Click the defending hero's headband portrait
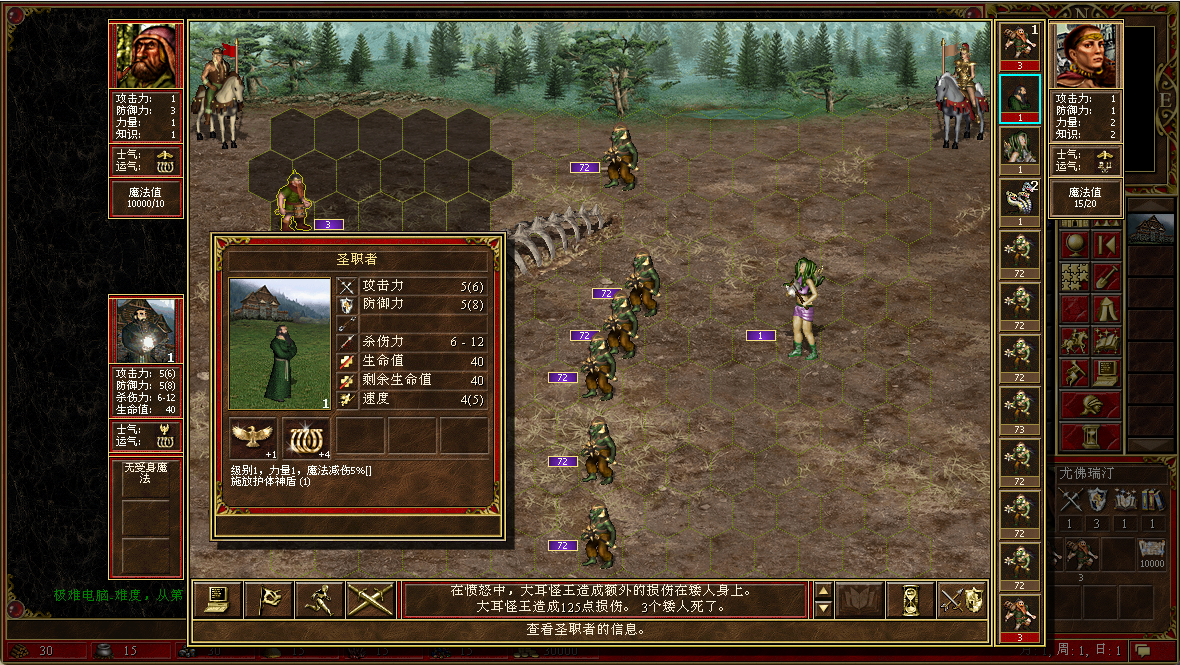The image size is (1180, 665). [1085, 56]
